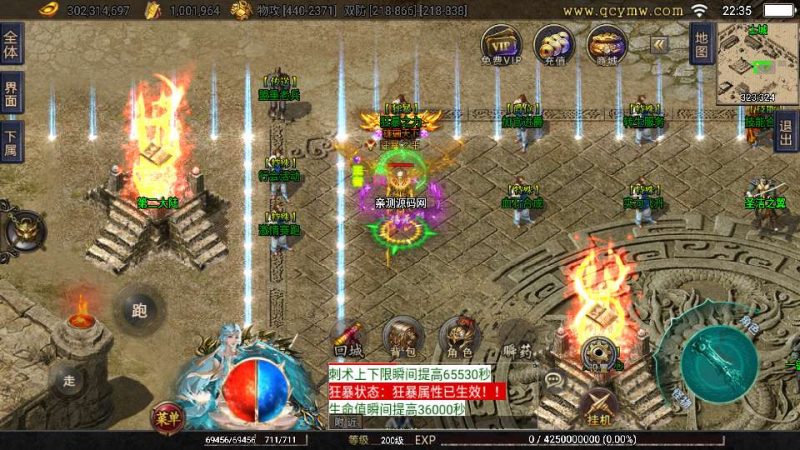Tap the 退出 exit button

pos(787,130)
